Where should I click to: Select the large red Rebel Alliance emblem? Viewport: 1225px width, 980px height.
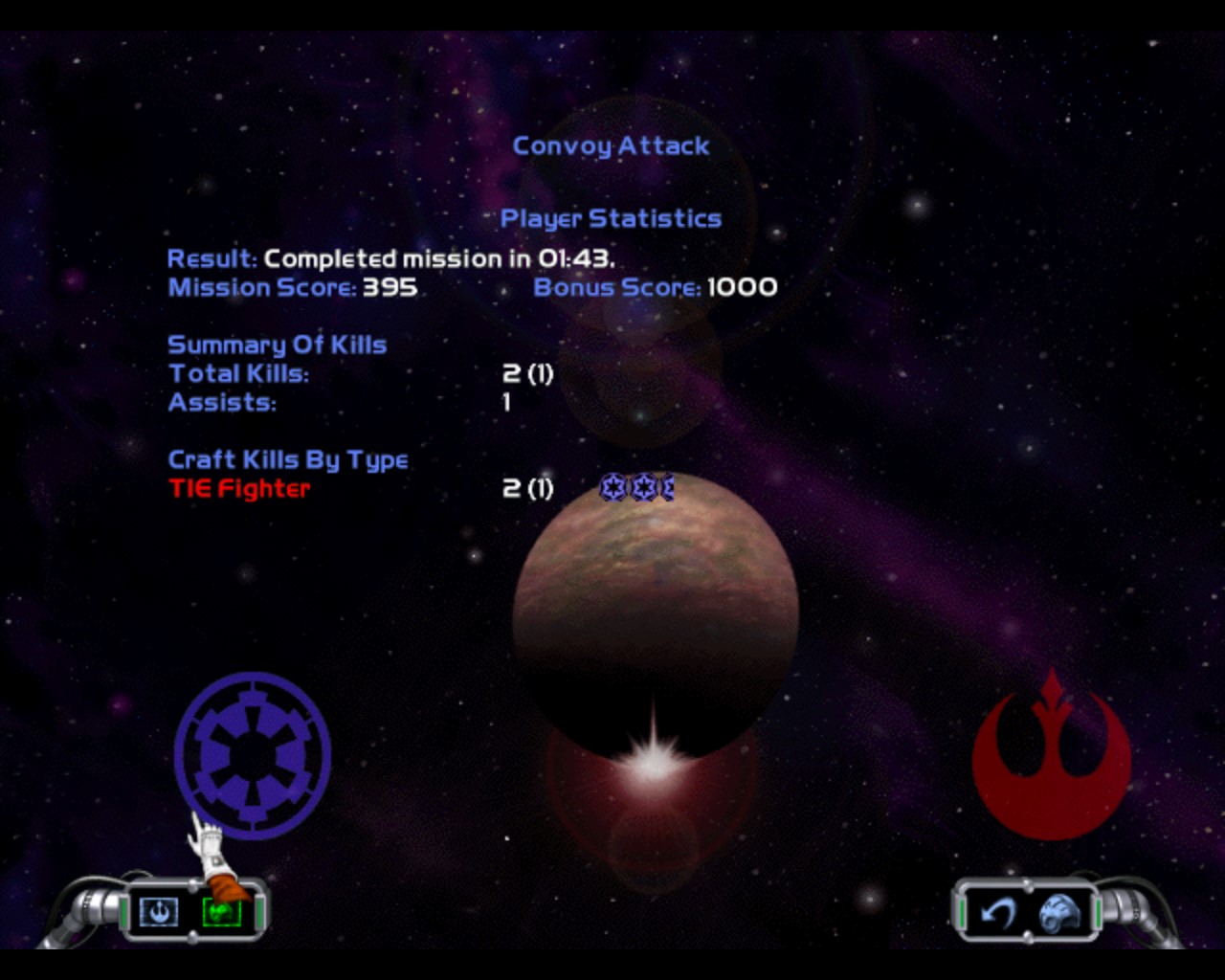[x=1052, y=756]
